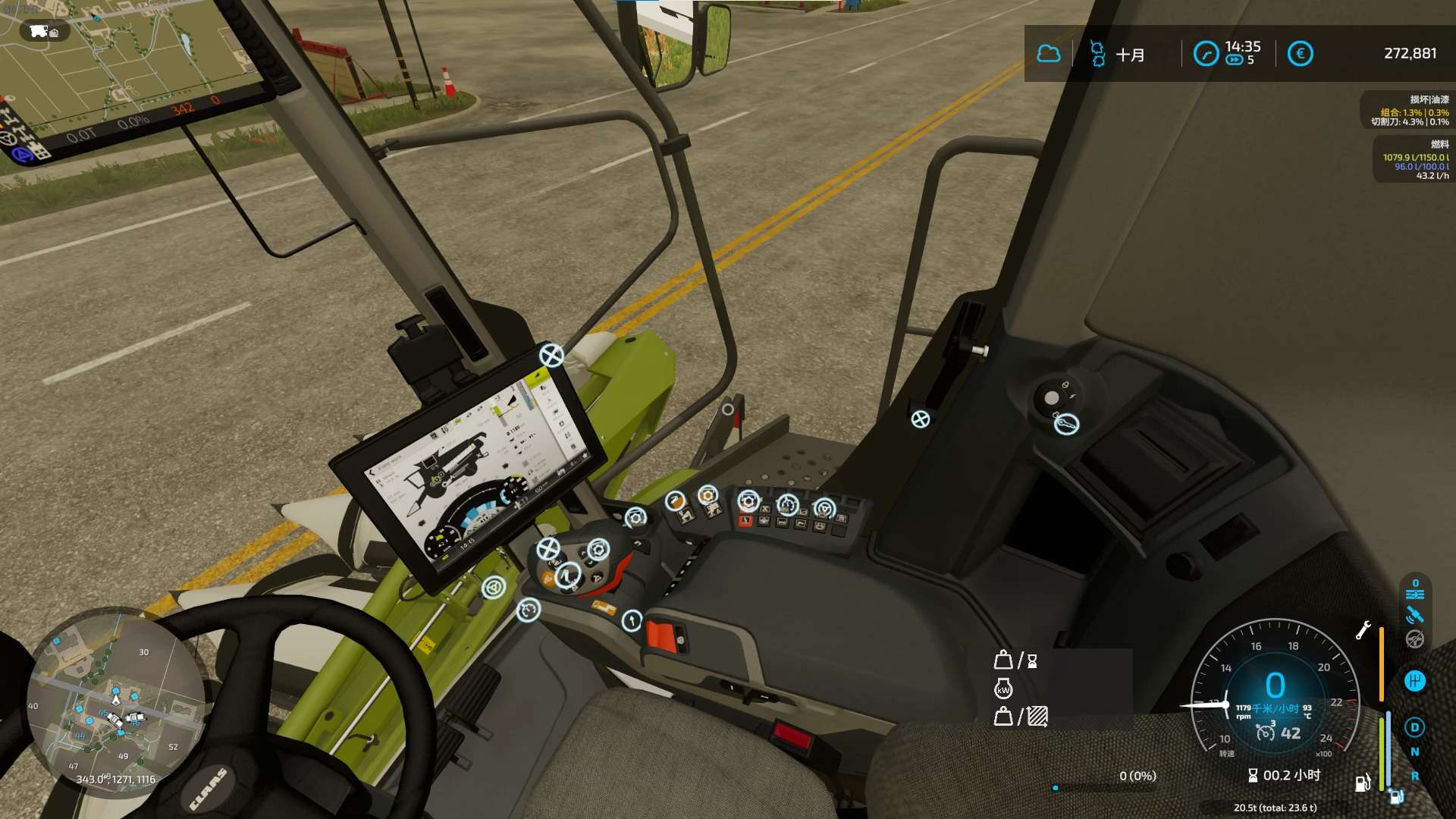Click the X marker on the right cab pillar
Image resolution: width=1456 pixels, height=819 pixels.
(920, 419)
